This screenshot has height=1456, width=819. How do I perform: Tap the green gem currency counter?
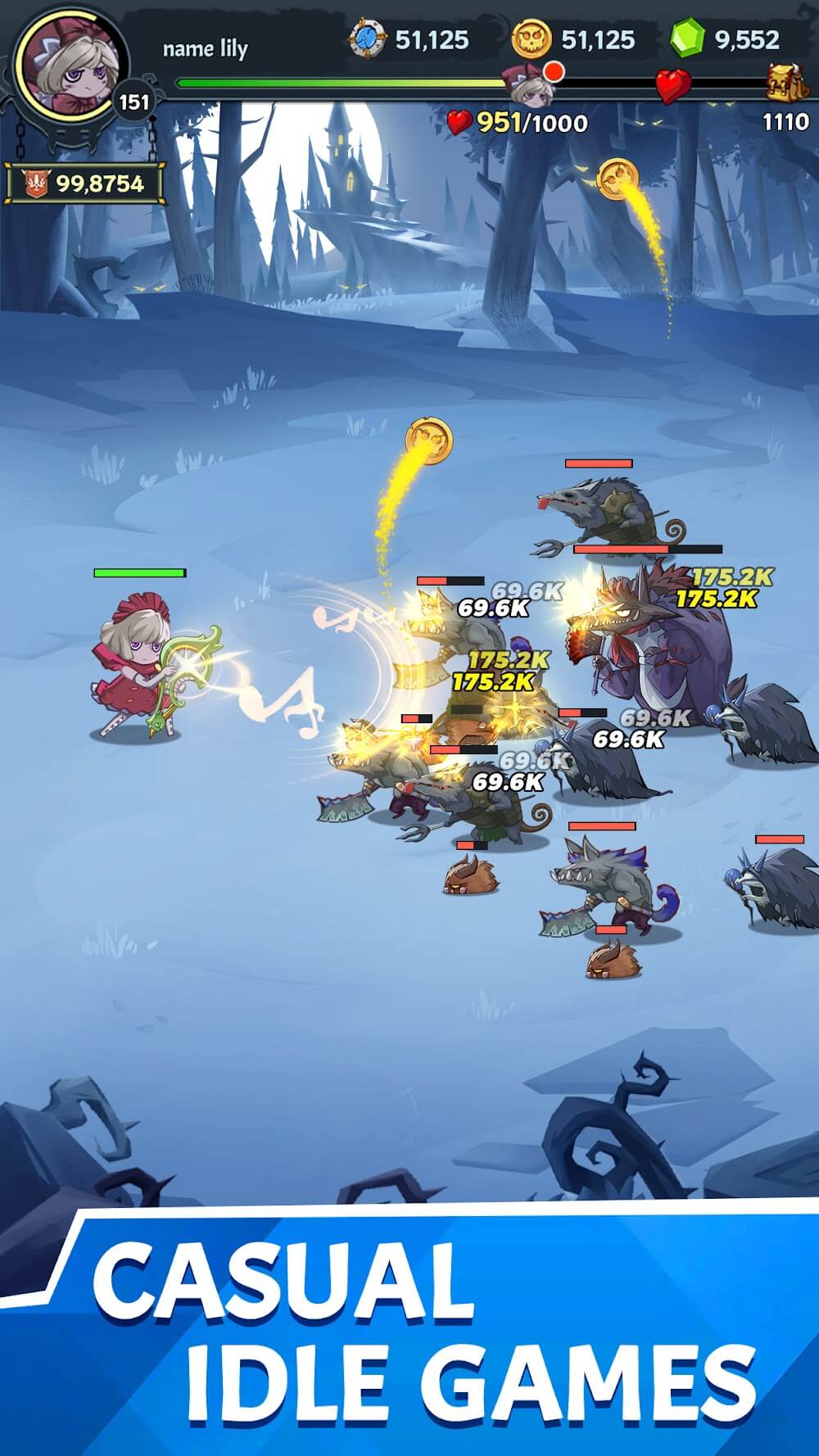coord(726,39)
